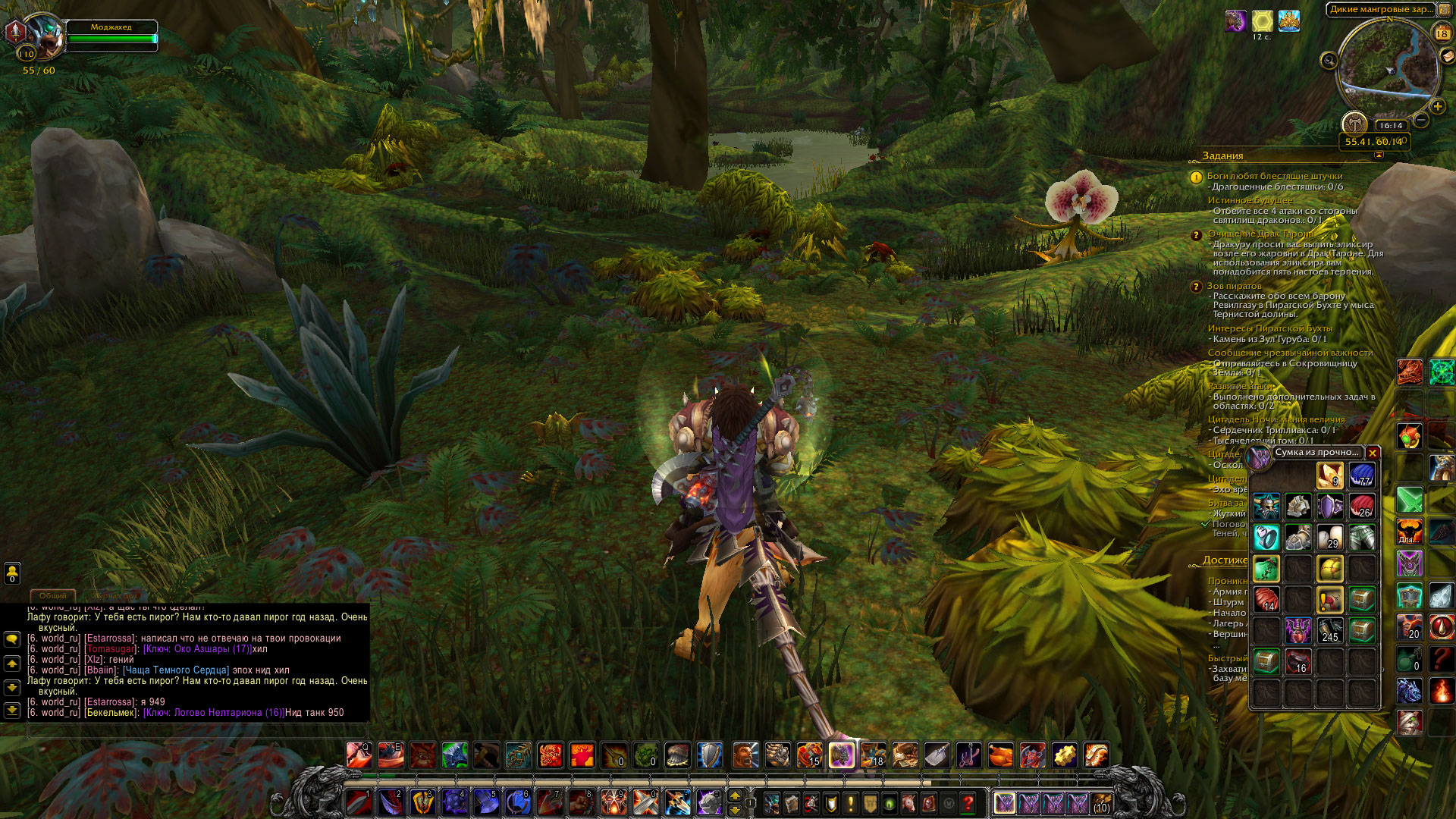
Task: Click the clock showing 16:14
Action: pyautogui.click(x=1390, y=126)
